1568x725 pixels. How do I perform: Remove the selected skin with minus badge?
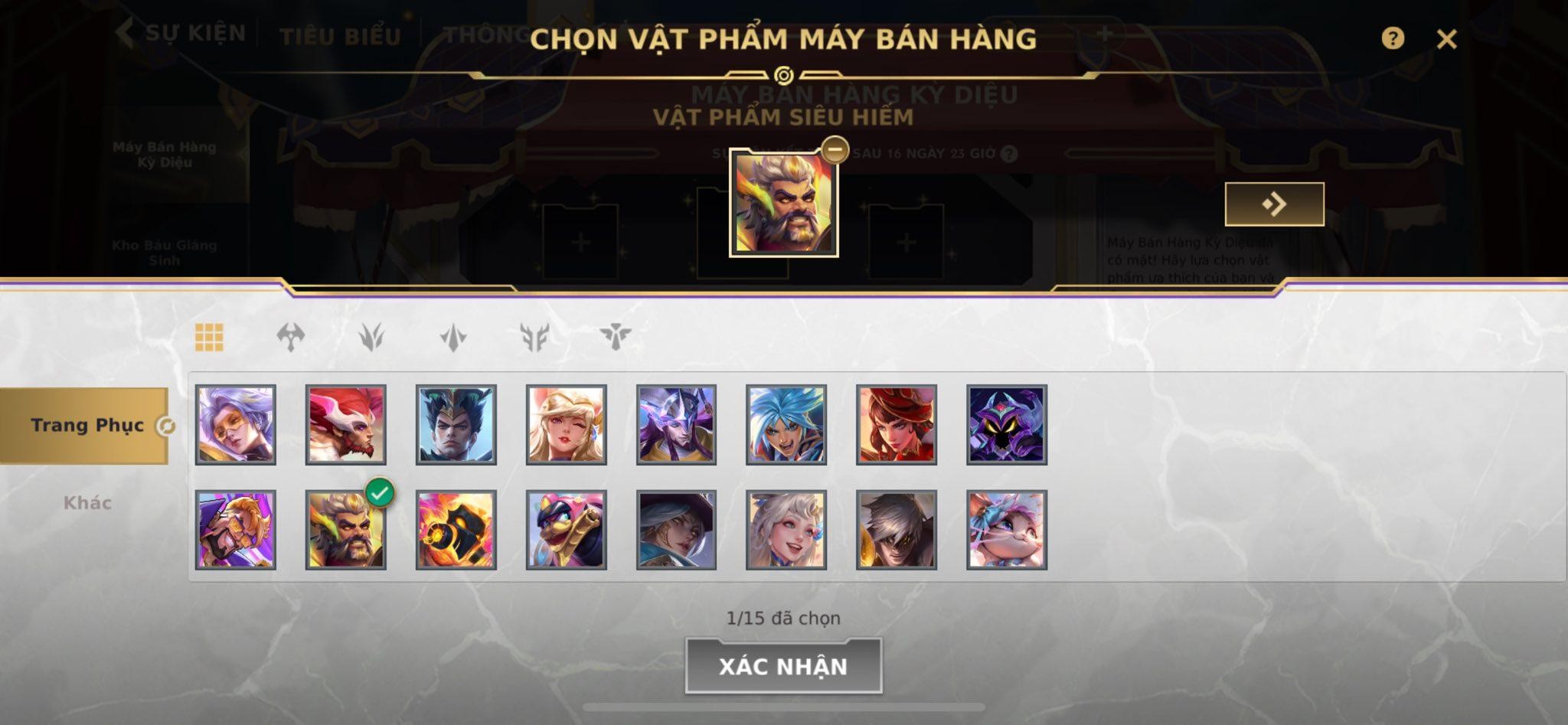834,149
